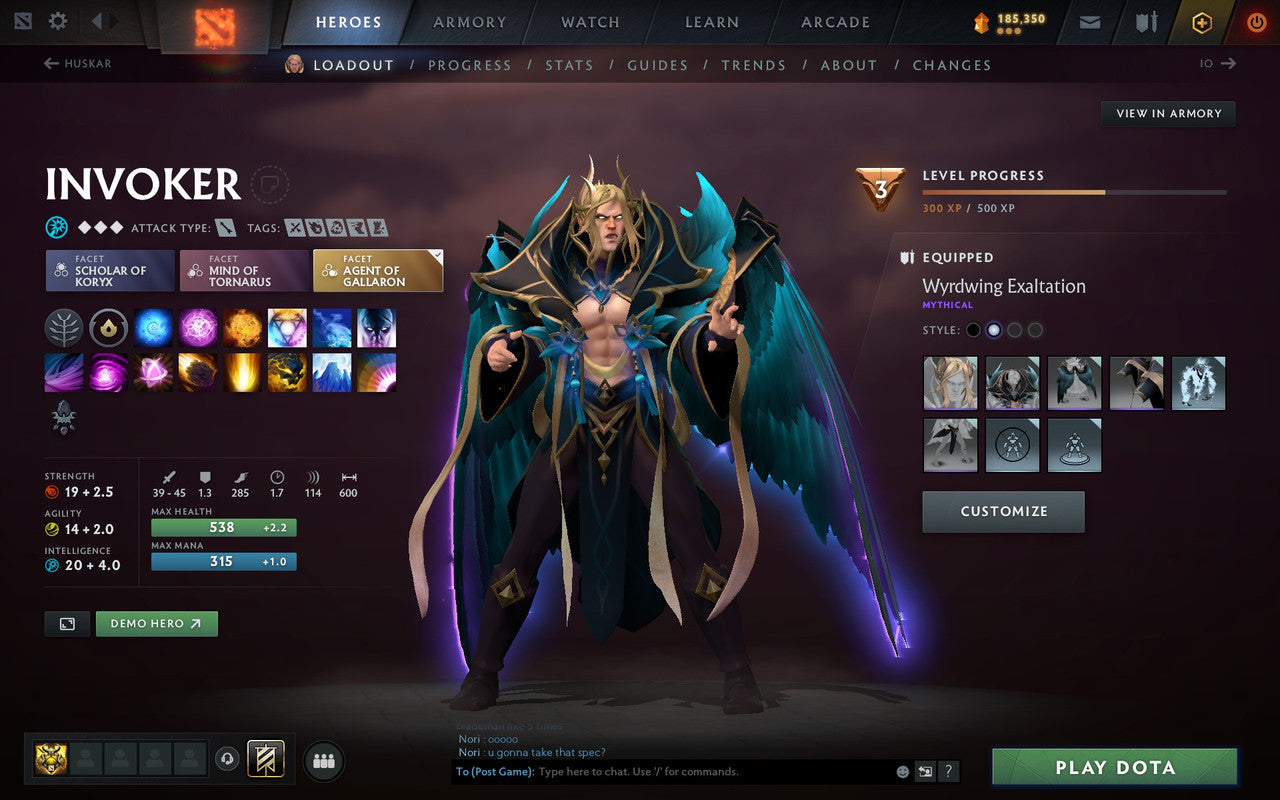This screenshot has width=1280, height=800.
Task: Click the Ice Wall ability icon
Action: (x=331, y=373)
